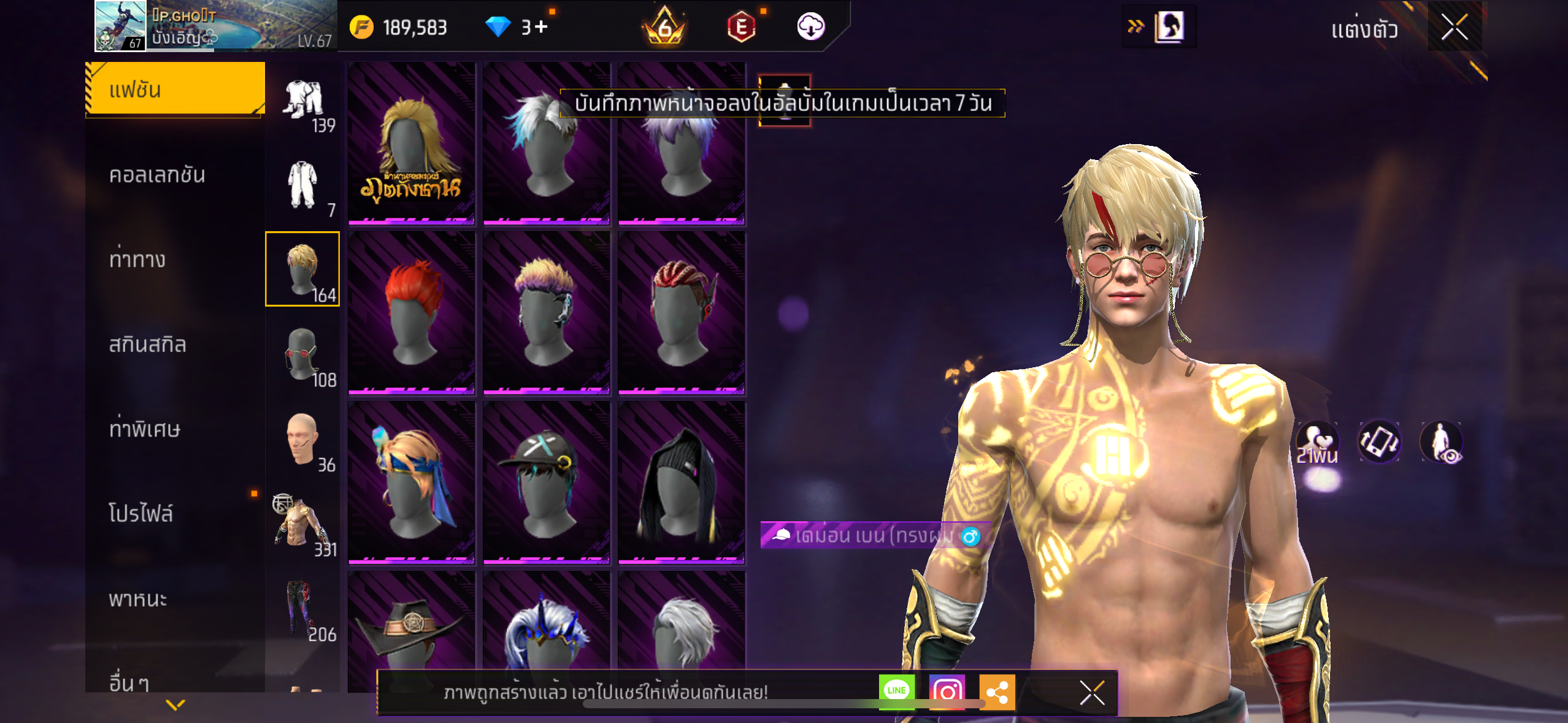
Task: Add more diamonds with the plus button
Action: click(x=541, y=27)
